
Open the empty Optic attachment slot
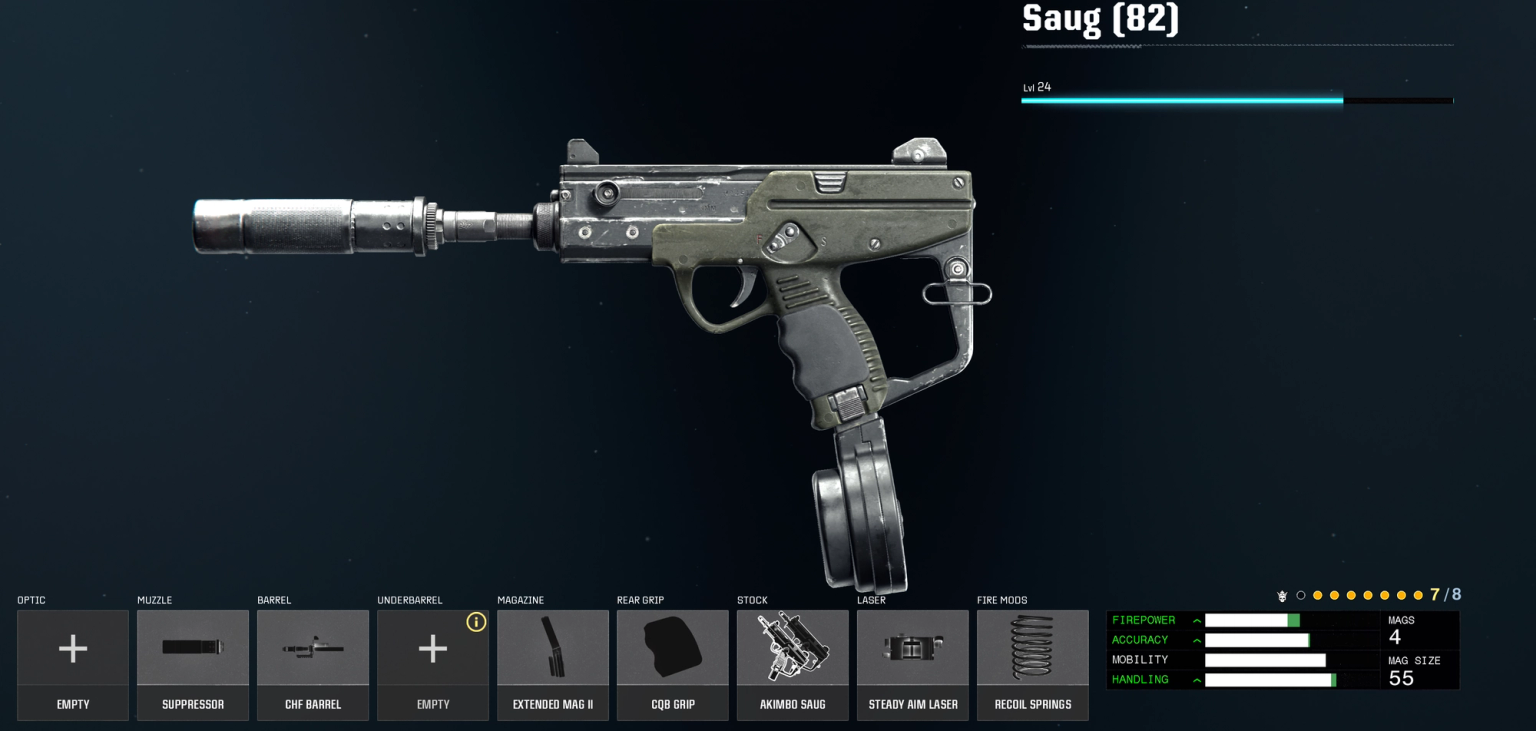click(73, 665)
